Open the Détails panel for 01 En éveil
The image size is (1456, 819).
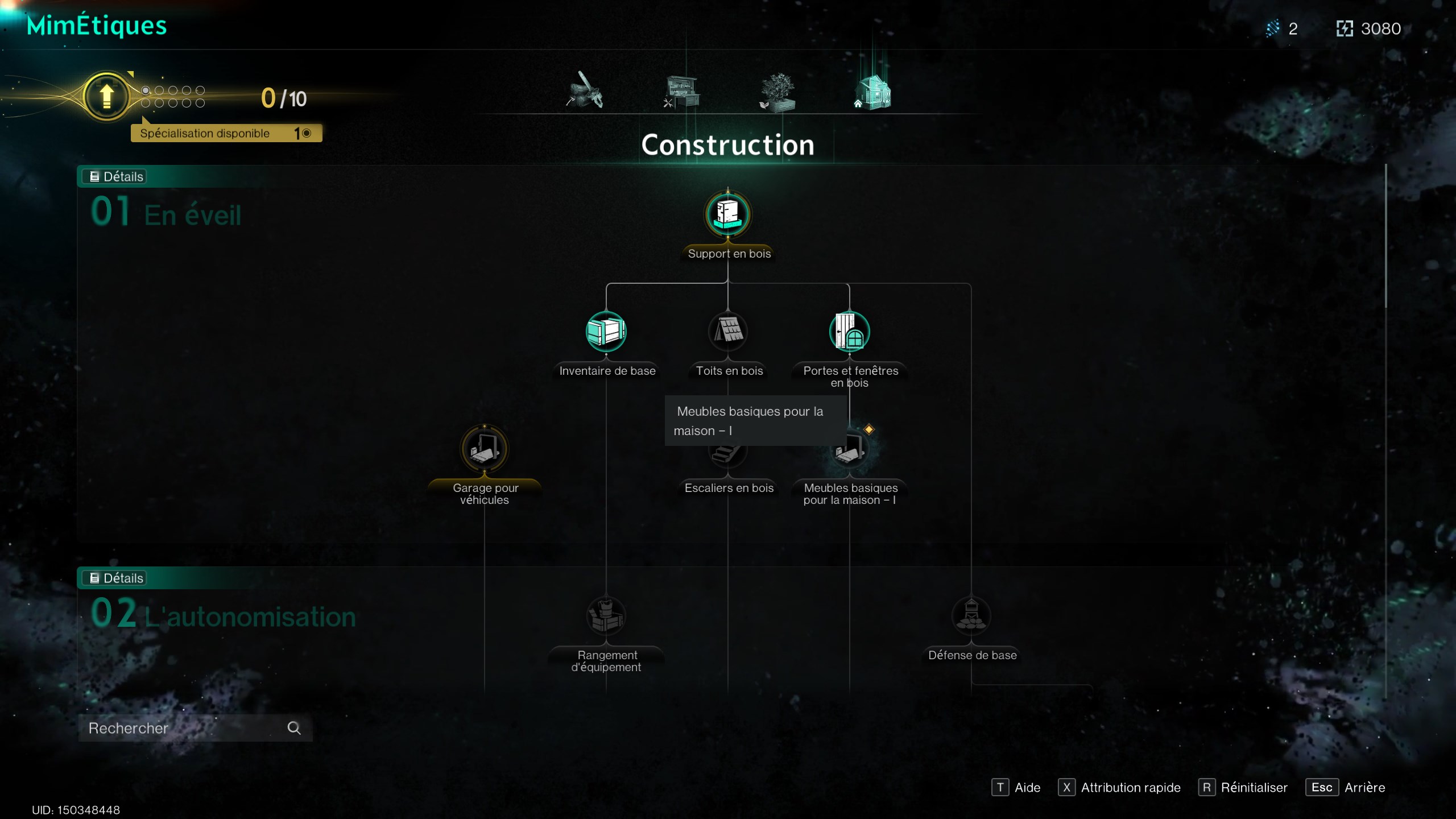click(x=114, y=176)
